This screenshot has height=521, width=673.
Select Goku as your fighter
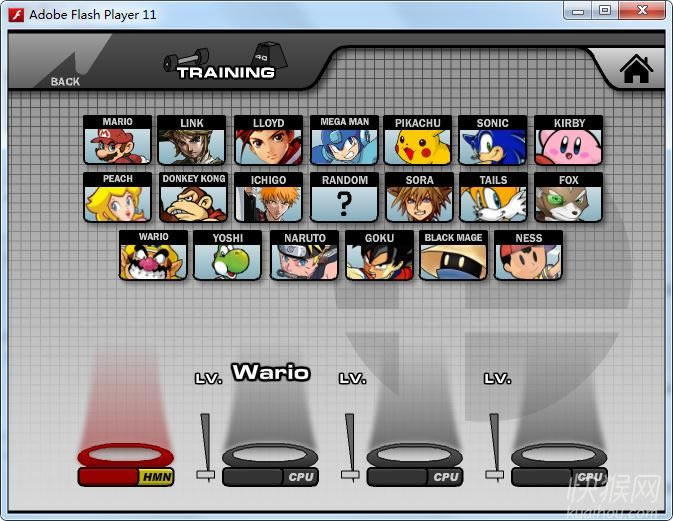click(379, 256)
